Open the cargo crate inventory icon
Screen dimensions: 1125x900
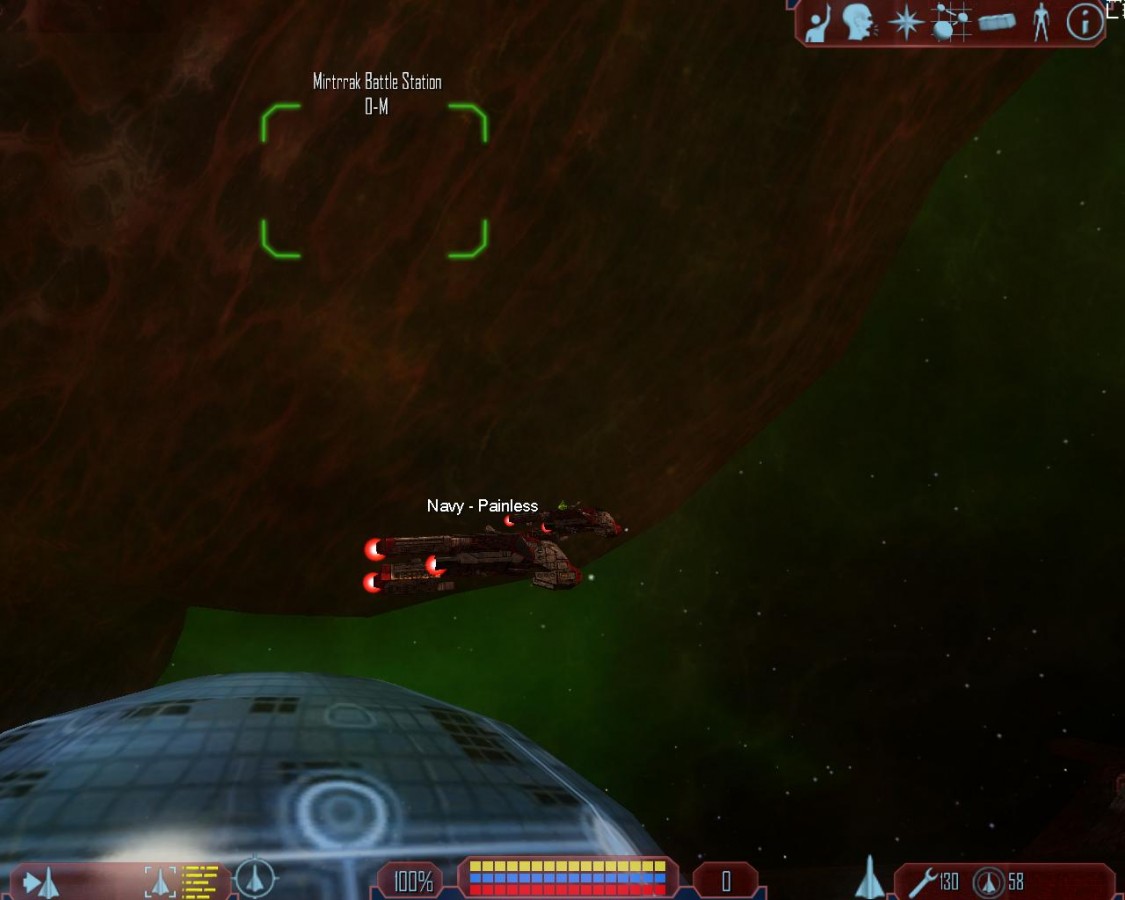997,22
